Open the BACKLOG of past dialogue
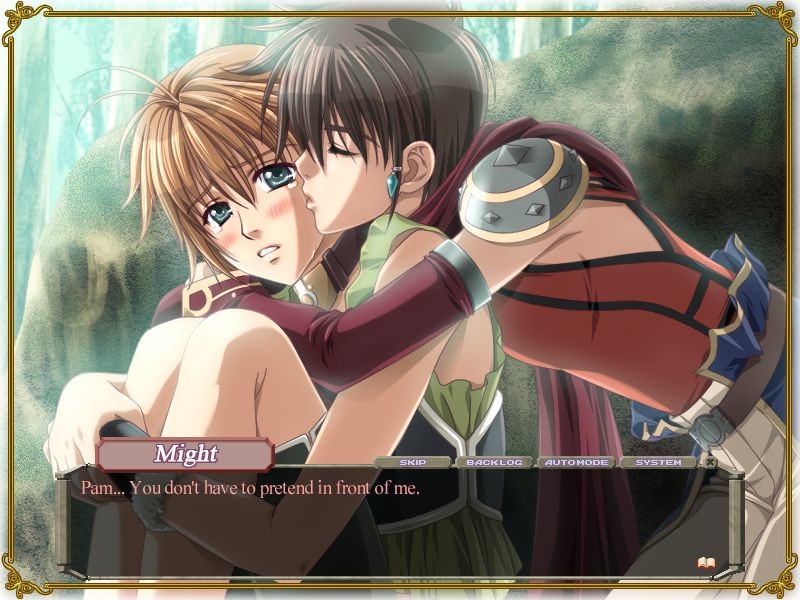 tap(494, 462)
